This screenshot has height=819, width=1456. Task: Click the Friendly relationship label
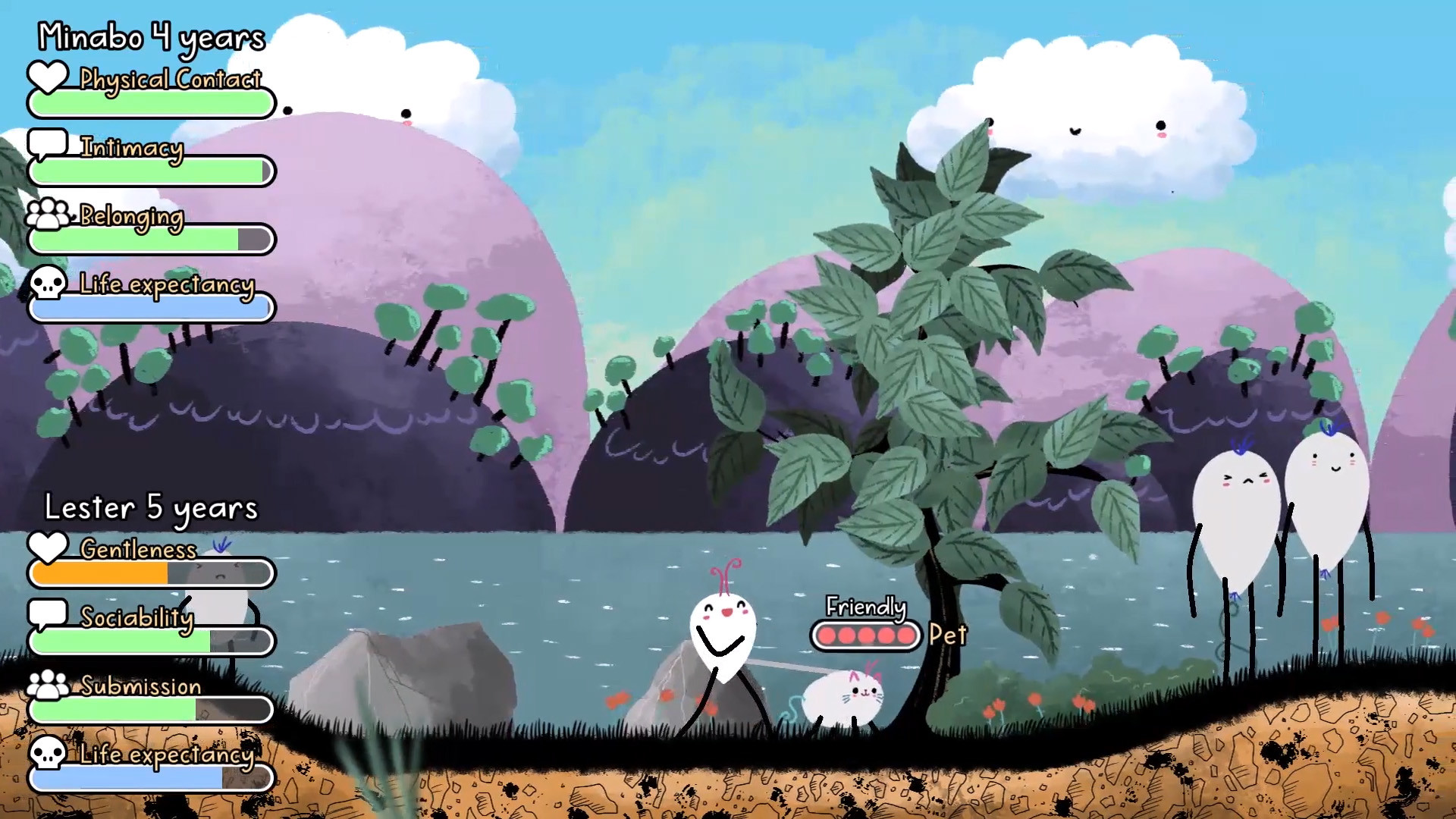click(865, 607)
